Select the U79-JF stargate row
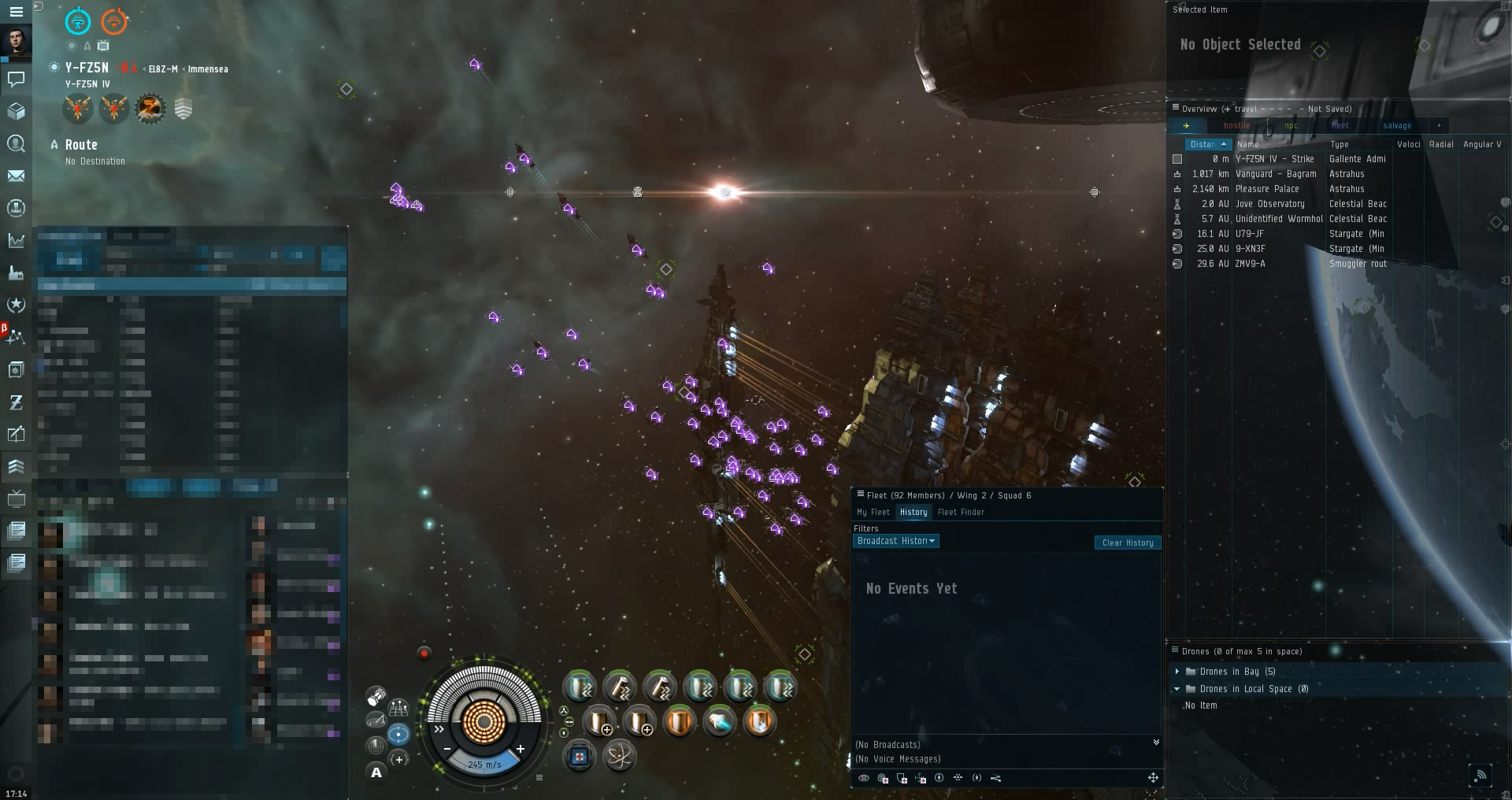 pos(1249,234)
